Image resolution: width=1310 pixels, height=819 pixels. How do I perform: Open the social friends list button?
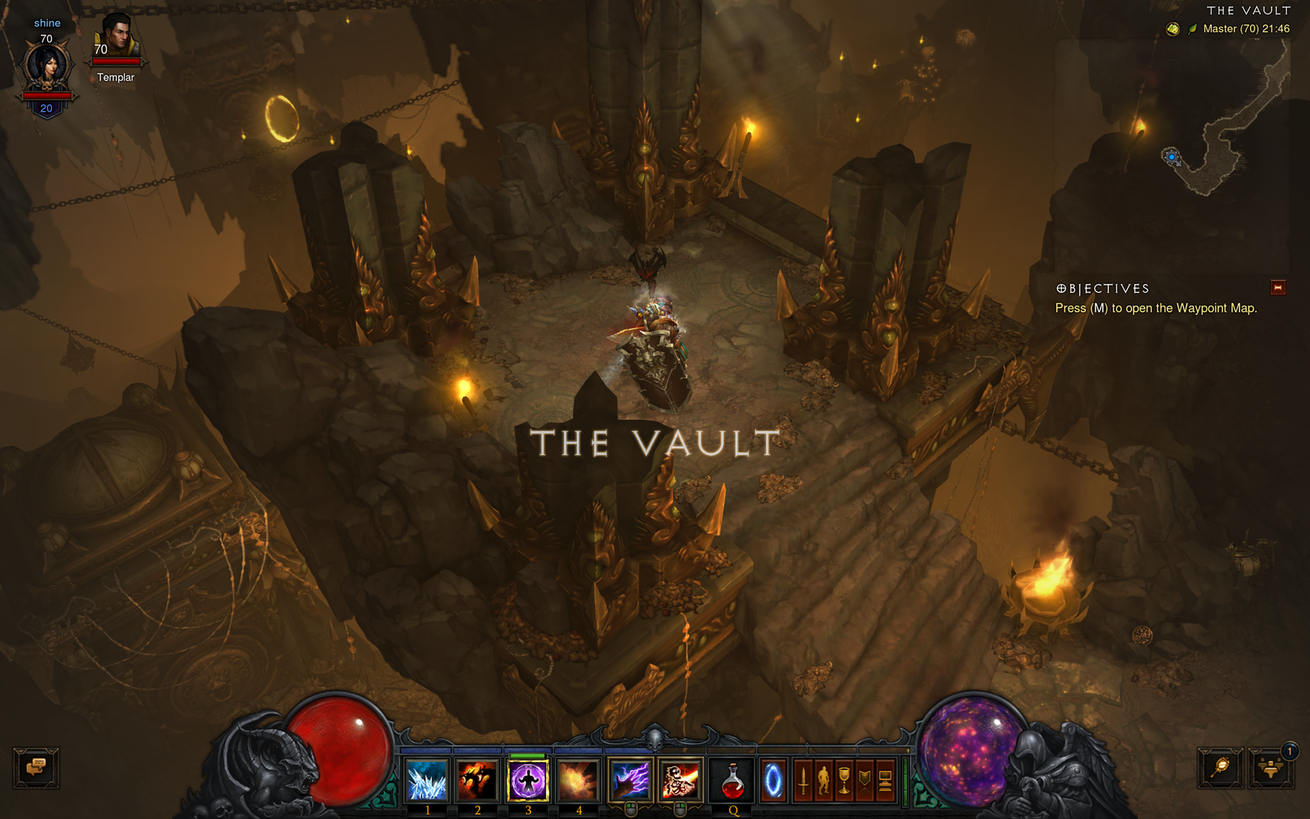click(1271, 768)
